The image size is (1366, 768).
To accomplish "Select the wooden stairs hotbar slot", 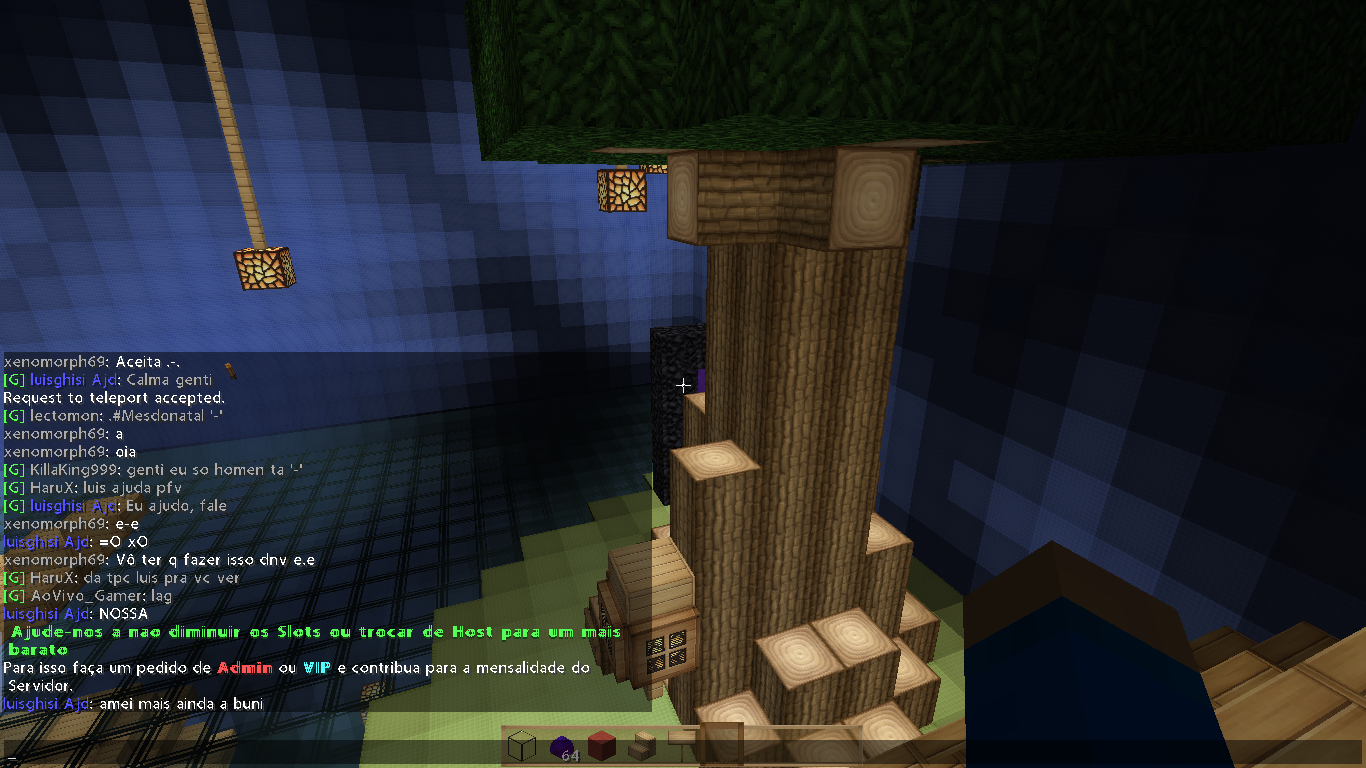I will pyautogui.click(x=641, y=746).
